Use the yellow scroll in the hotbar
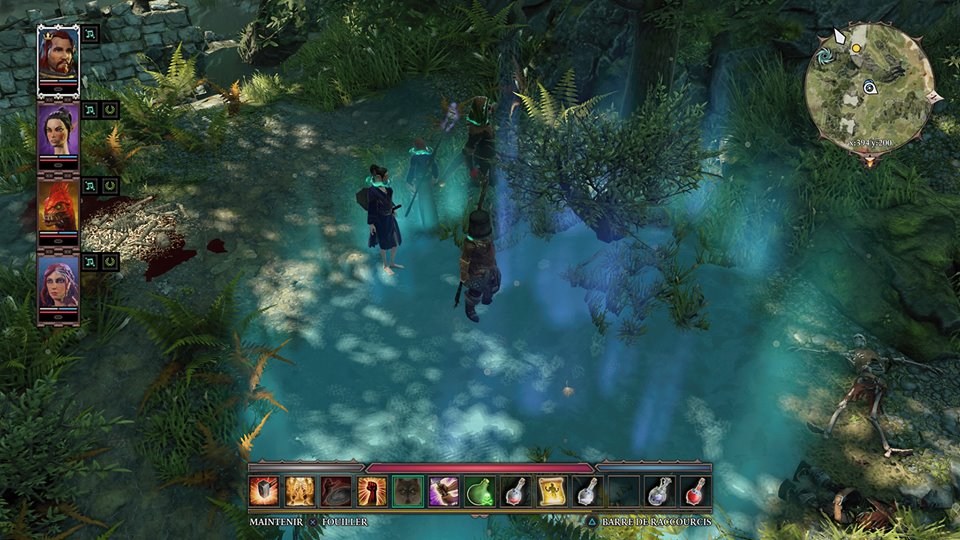 [551, 491]
